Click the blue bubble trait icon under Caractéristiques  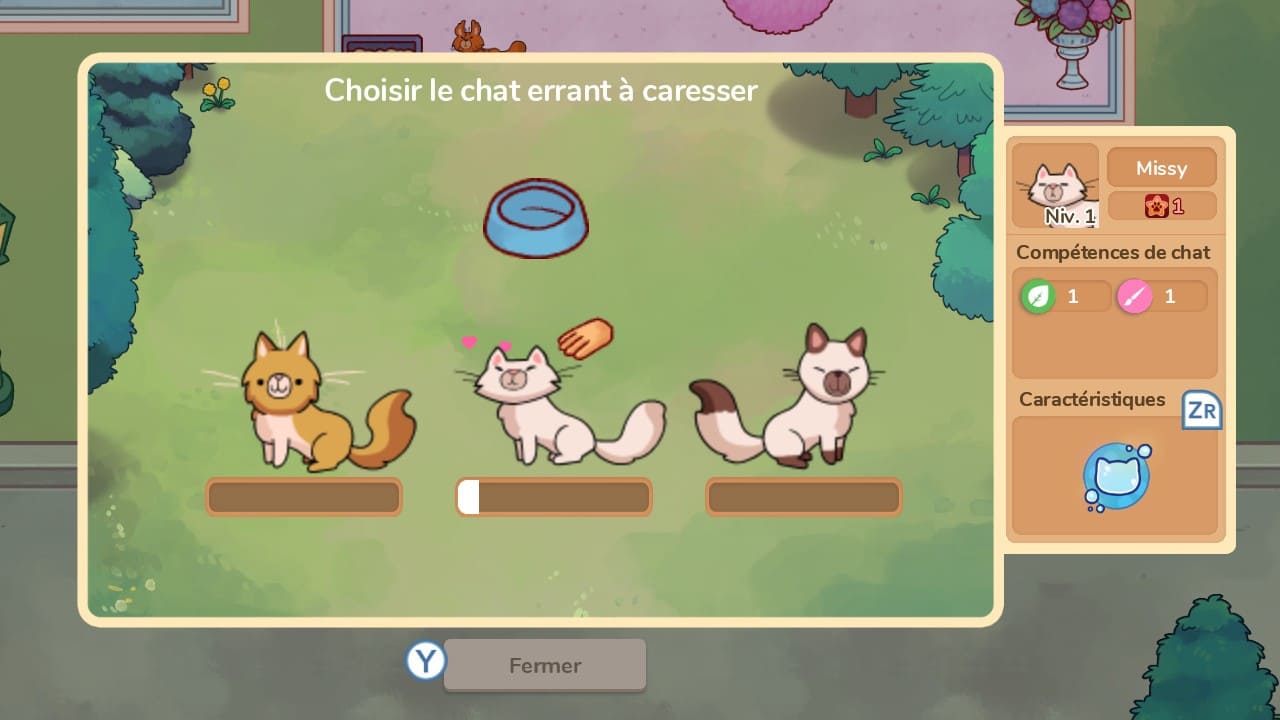1114,474
